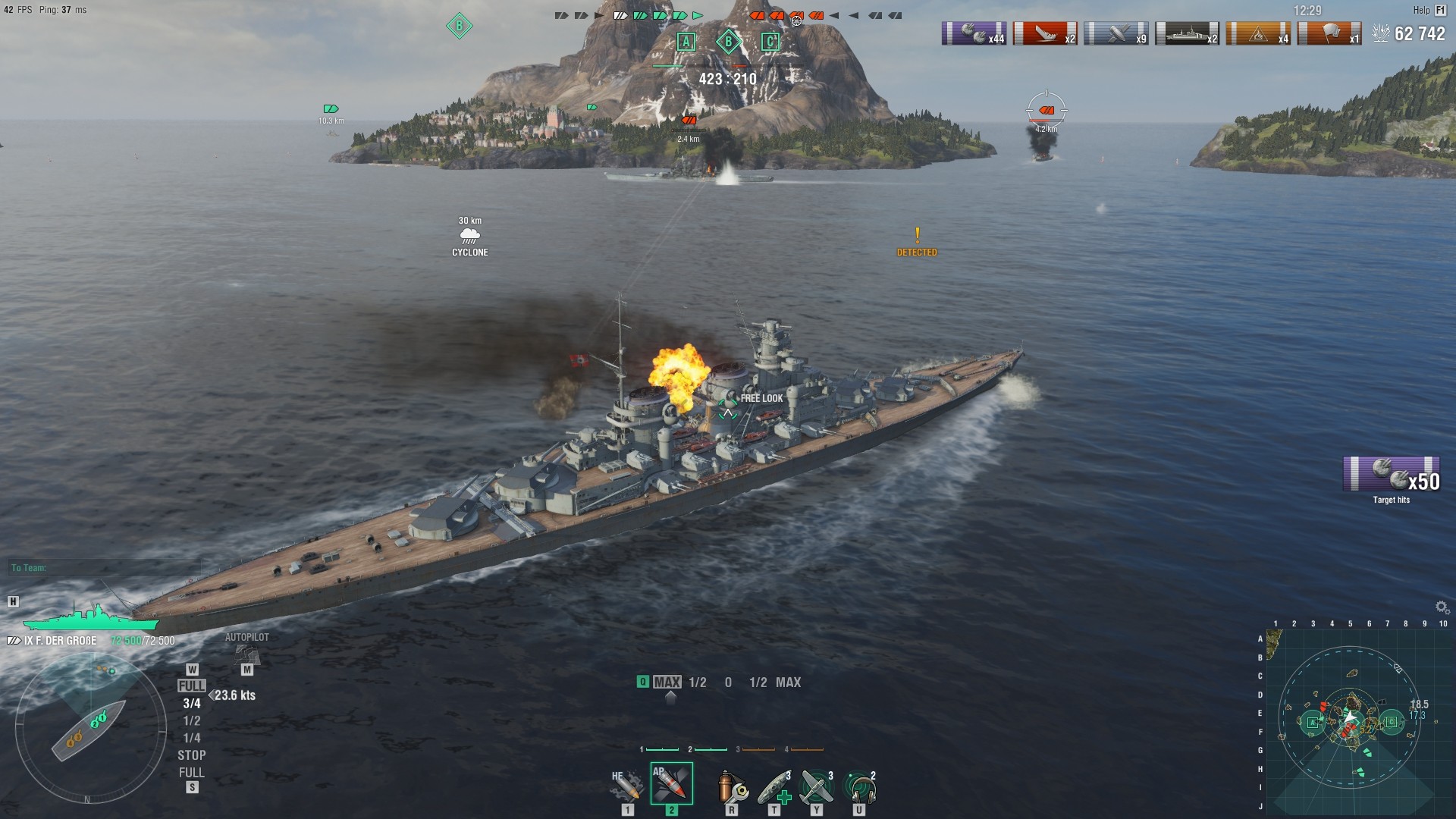The width and height of the screenshot is (1456, 819).
Task: Activate the Repair Party consumable
Action: click(775, 785)
